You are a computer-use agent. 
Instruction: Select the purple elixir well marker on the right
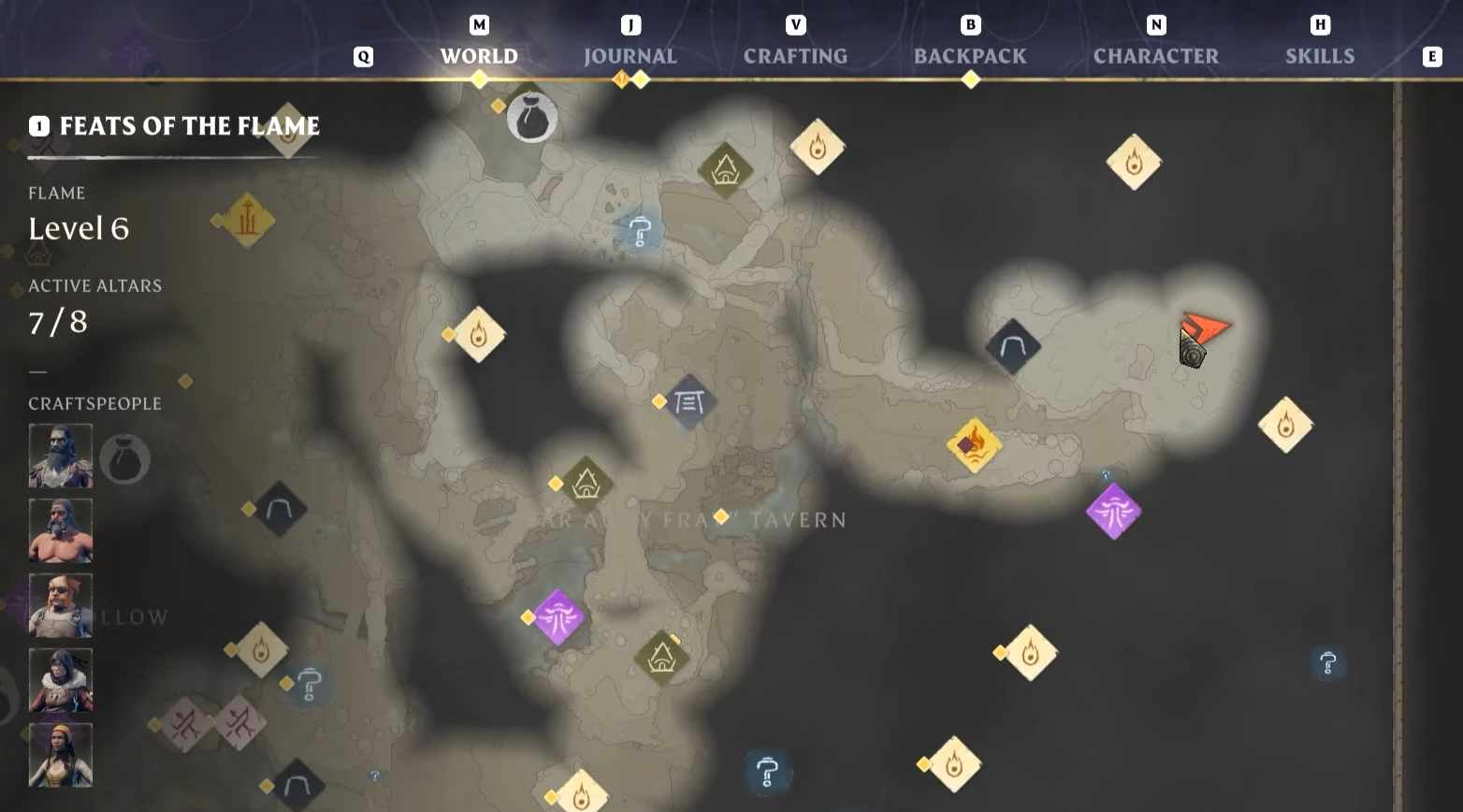(x=1115, y=513)
